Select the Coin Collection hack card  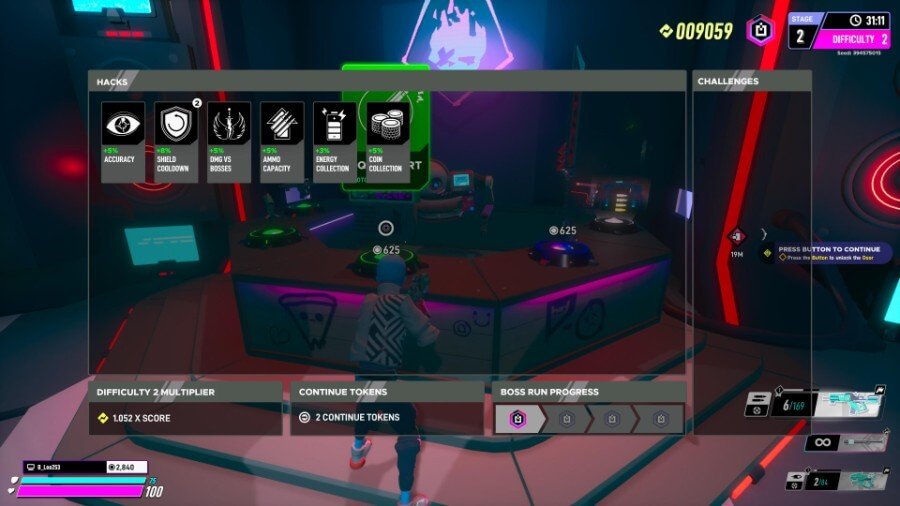388,141
